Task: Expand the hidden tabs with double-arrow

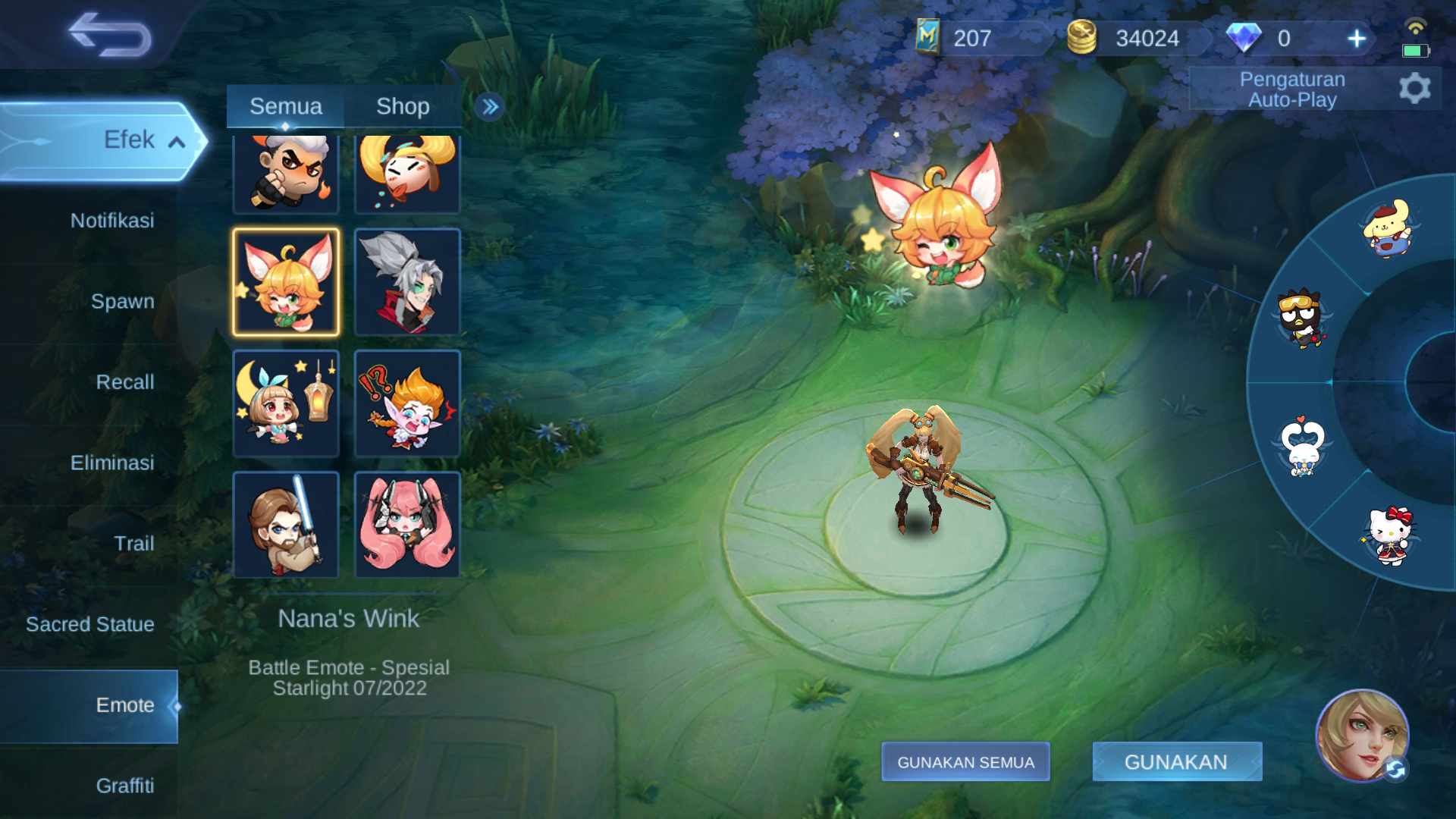Action: 490,107
